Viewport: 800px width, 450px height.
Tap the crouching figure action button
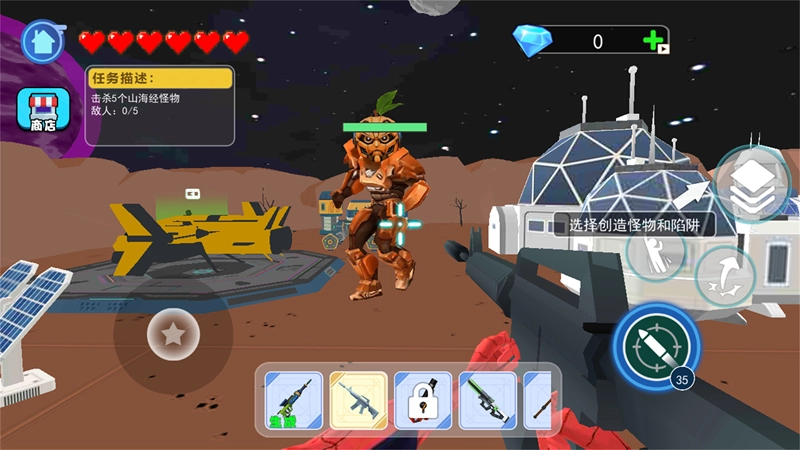(x=656, y=250)
